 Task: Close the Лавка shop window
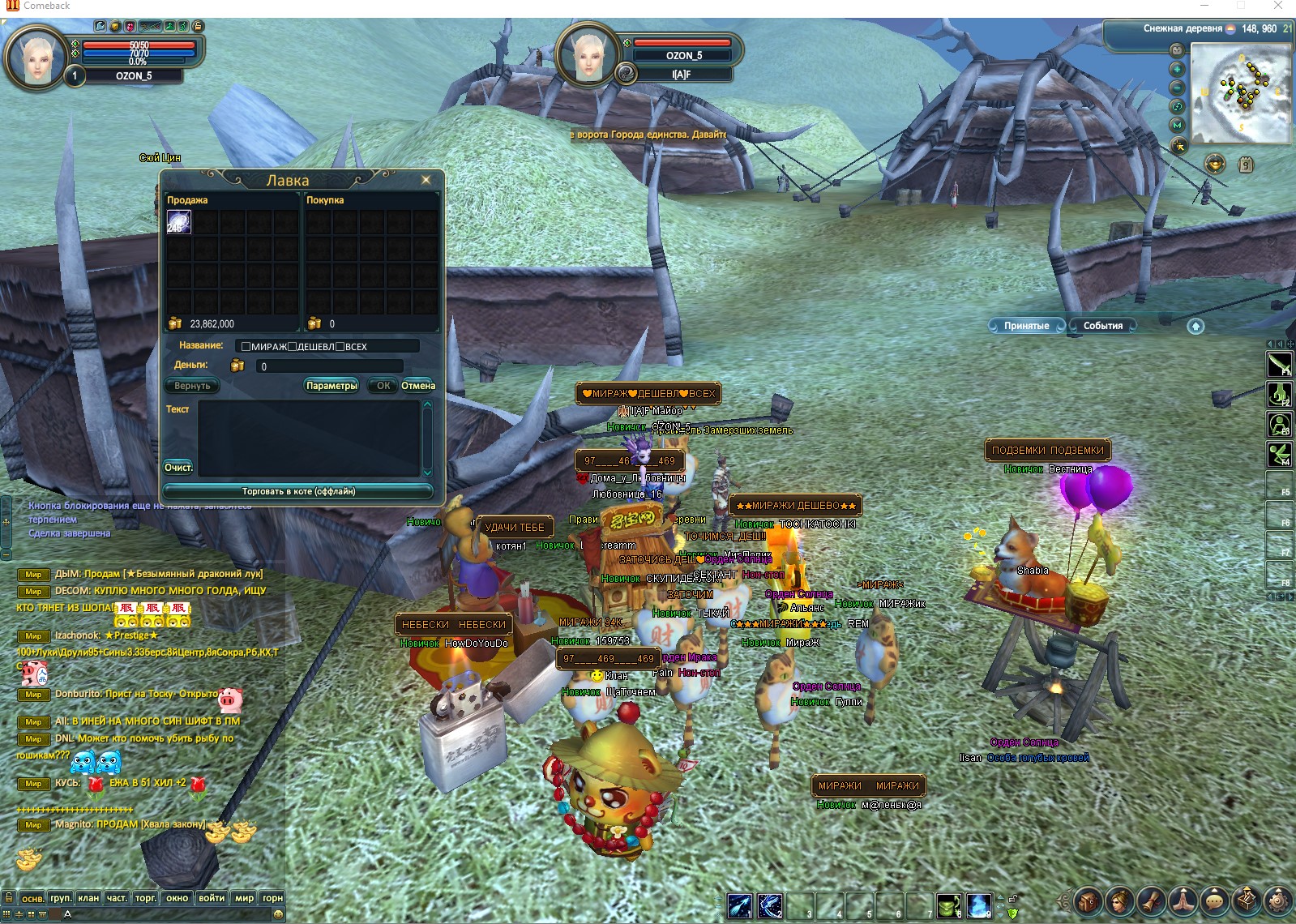point(426,180)
